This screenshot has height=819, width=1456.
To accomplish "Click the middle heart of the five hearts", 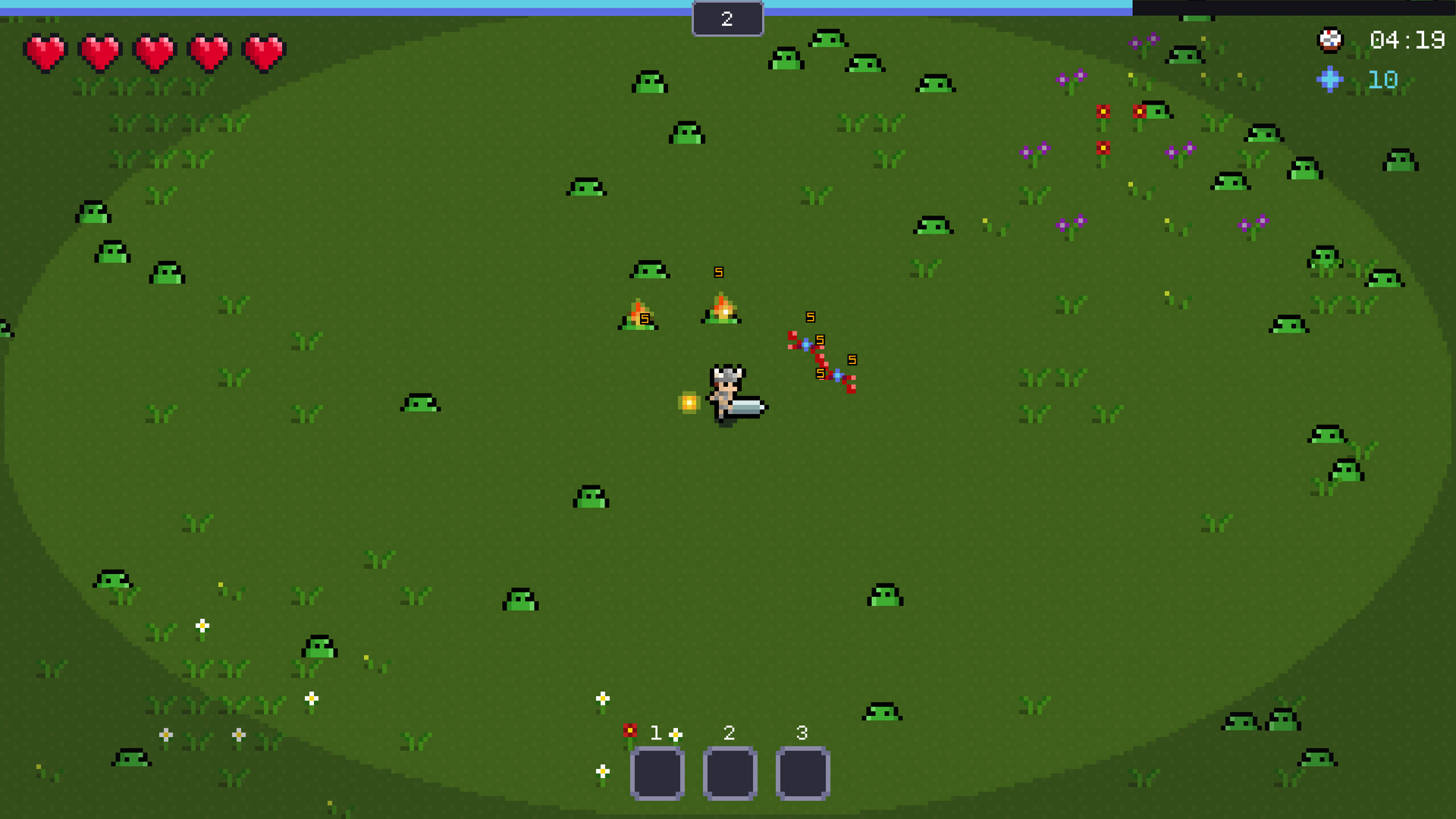I will coord(152,52).
